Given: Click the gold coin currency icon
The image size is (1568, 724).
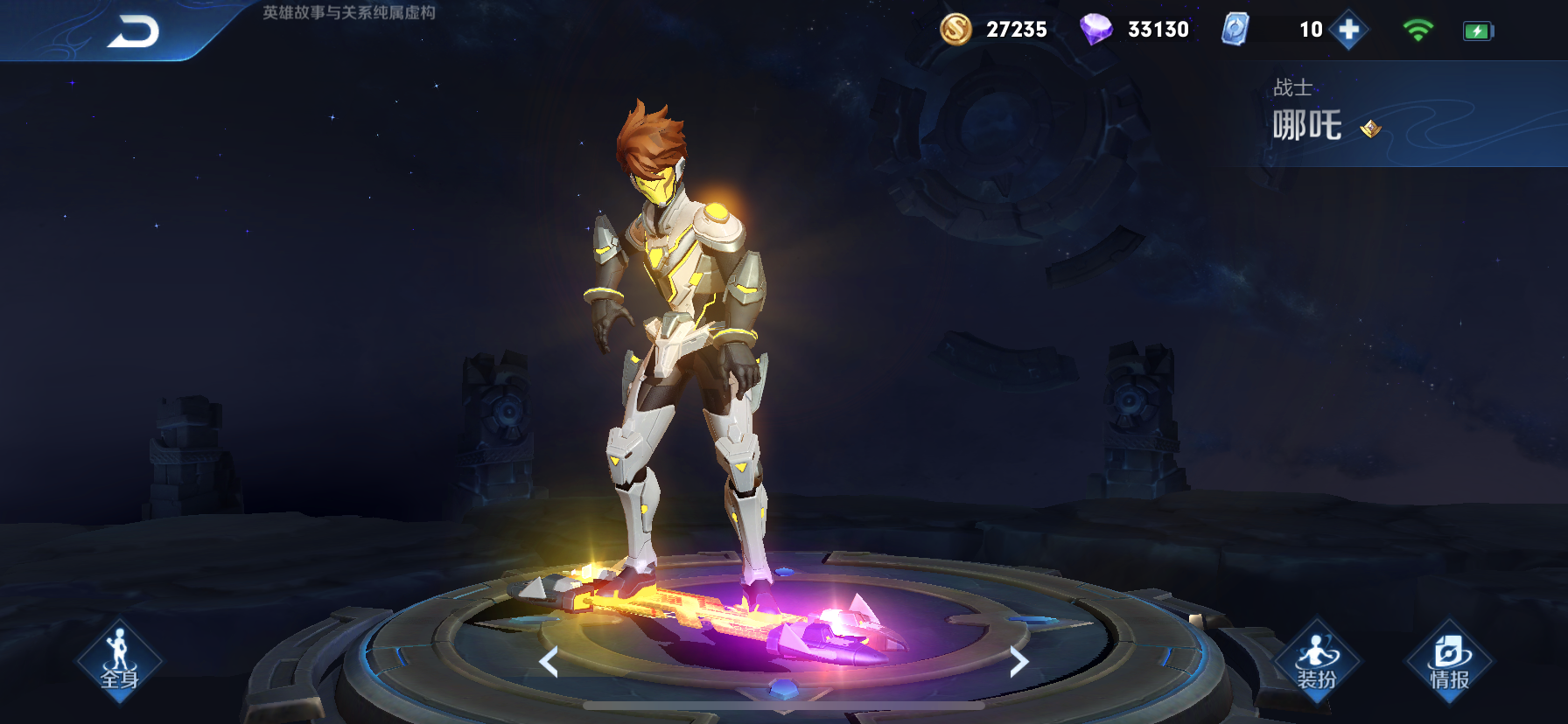Looking at the screenshot, I should click(955, 30).
